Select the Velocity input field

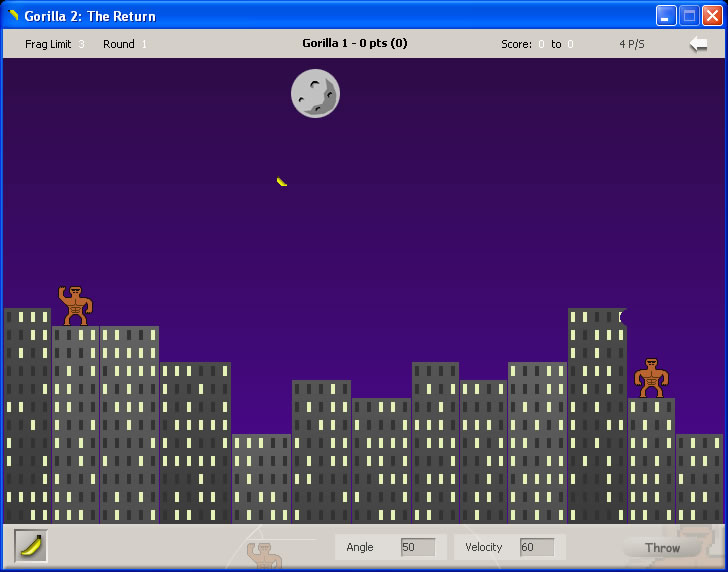[x=537, y=547]
